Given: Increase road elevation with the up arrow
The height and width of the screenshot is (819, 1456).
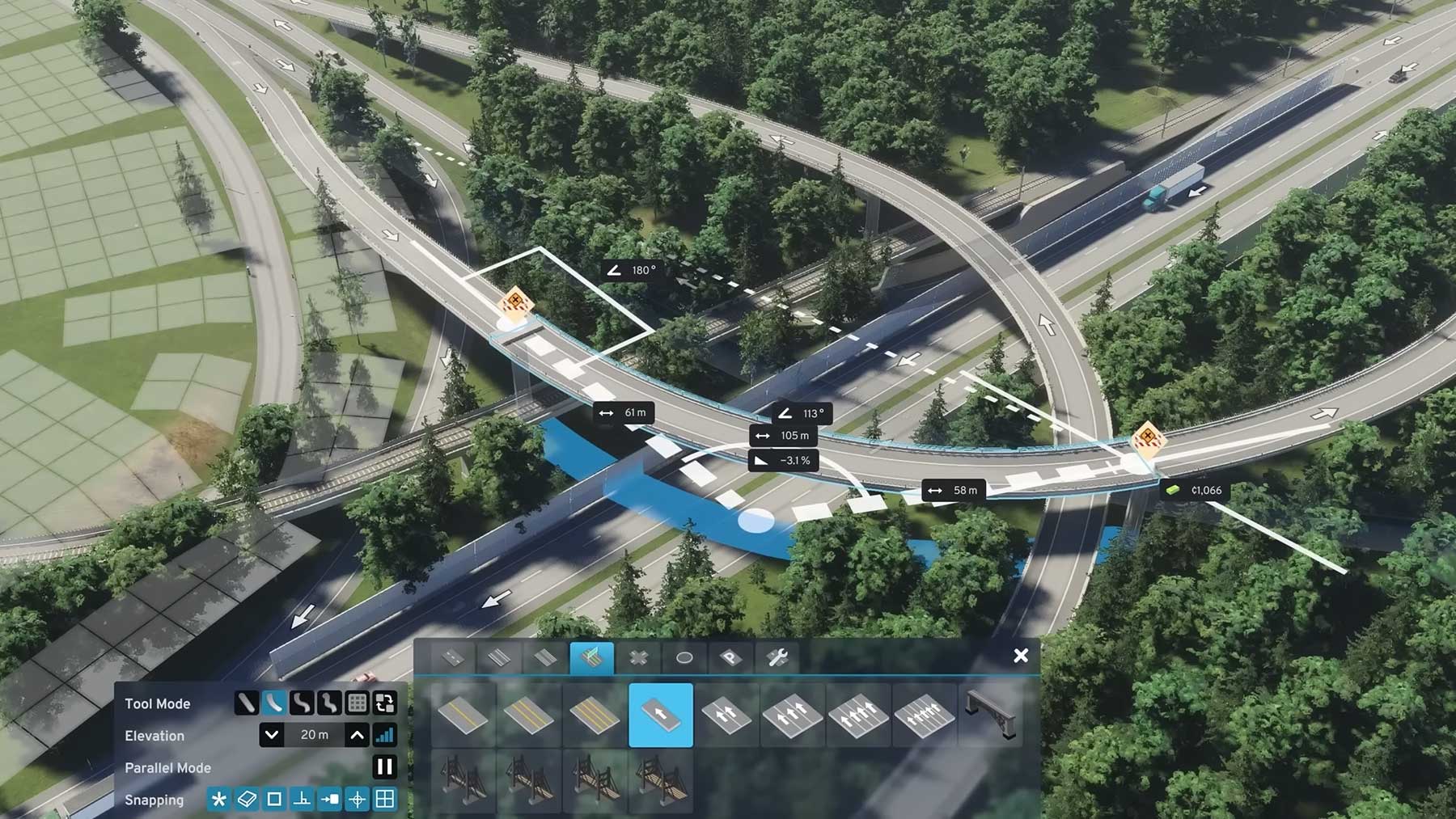Looking at the screenshot, I should pyautogui.click(x=357, y=735).
